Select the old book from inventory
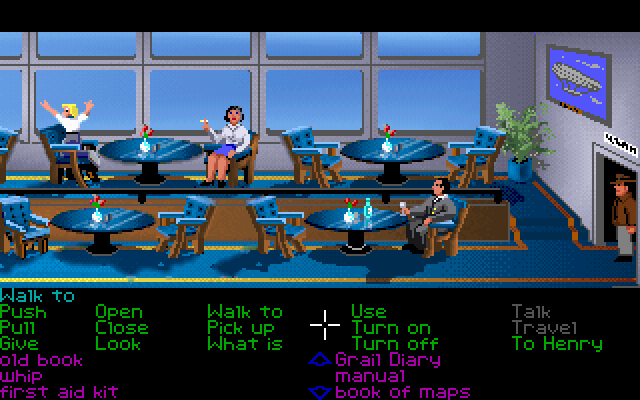 42,360
